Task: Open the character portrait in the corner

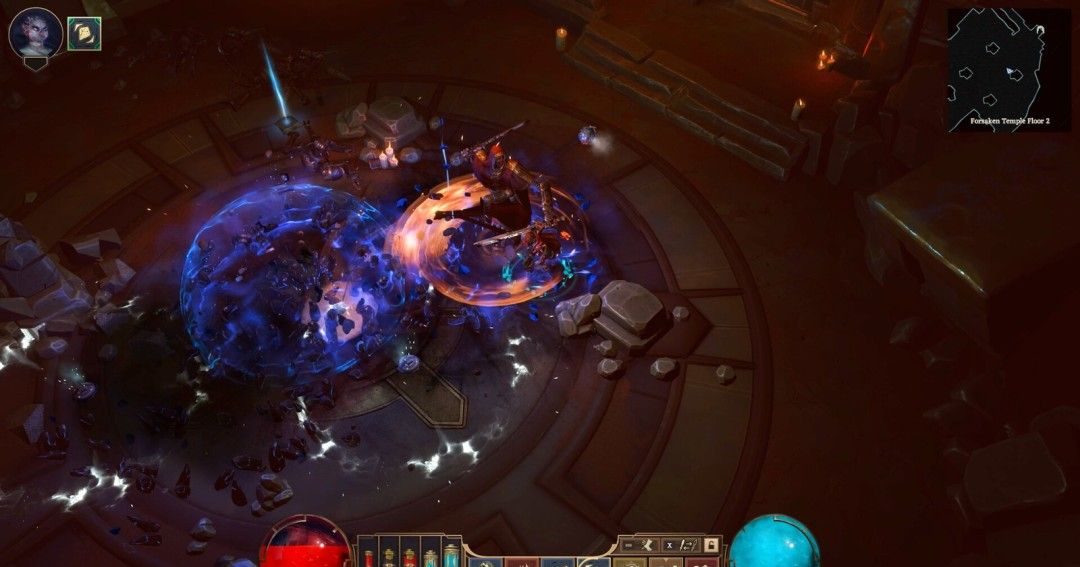Action: click(35, 33)
